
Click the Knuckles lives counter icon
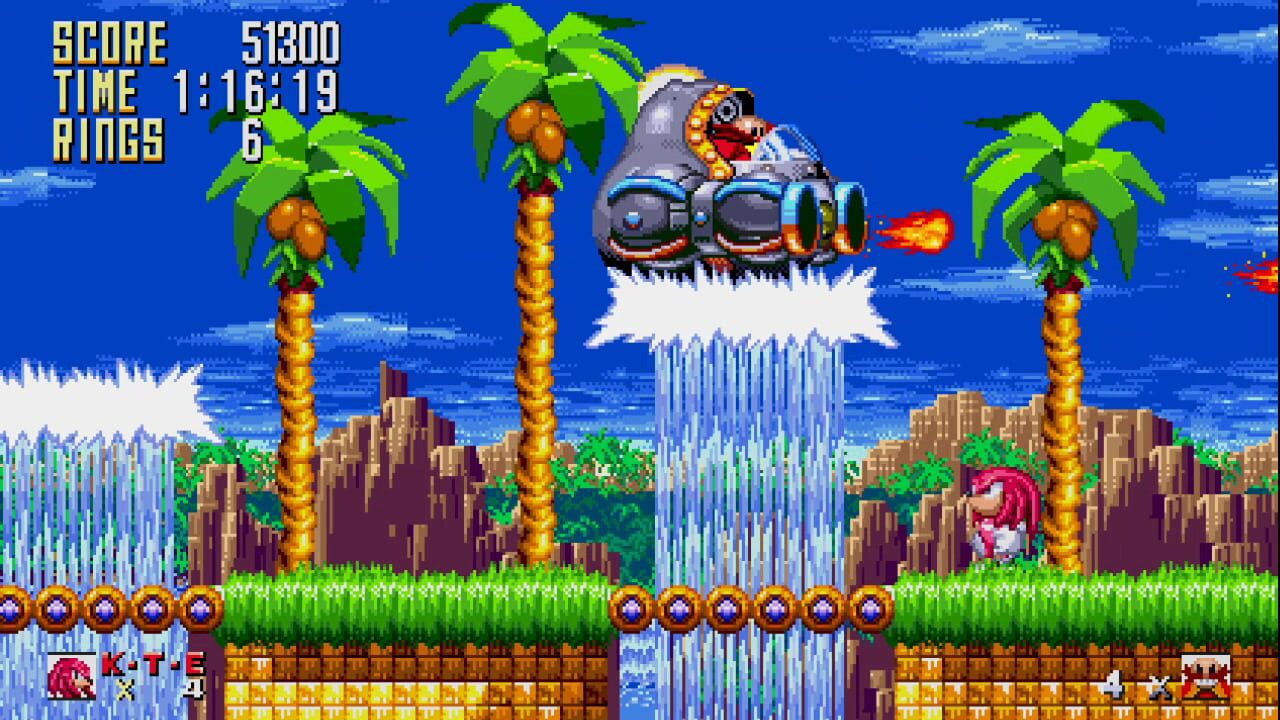point(70,675)
